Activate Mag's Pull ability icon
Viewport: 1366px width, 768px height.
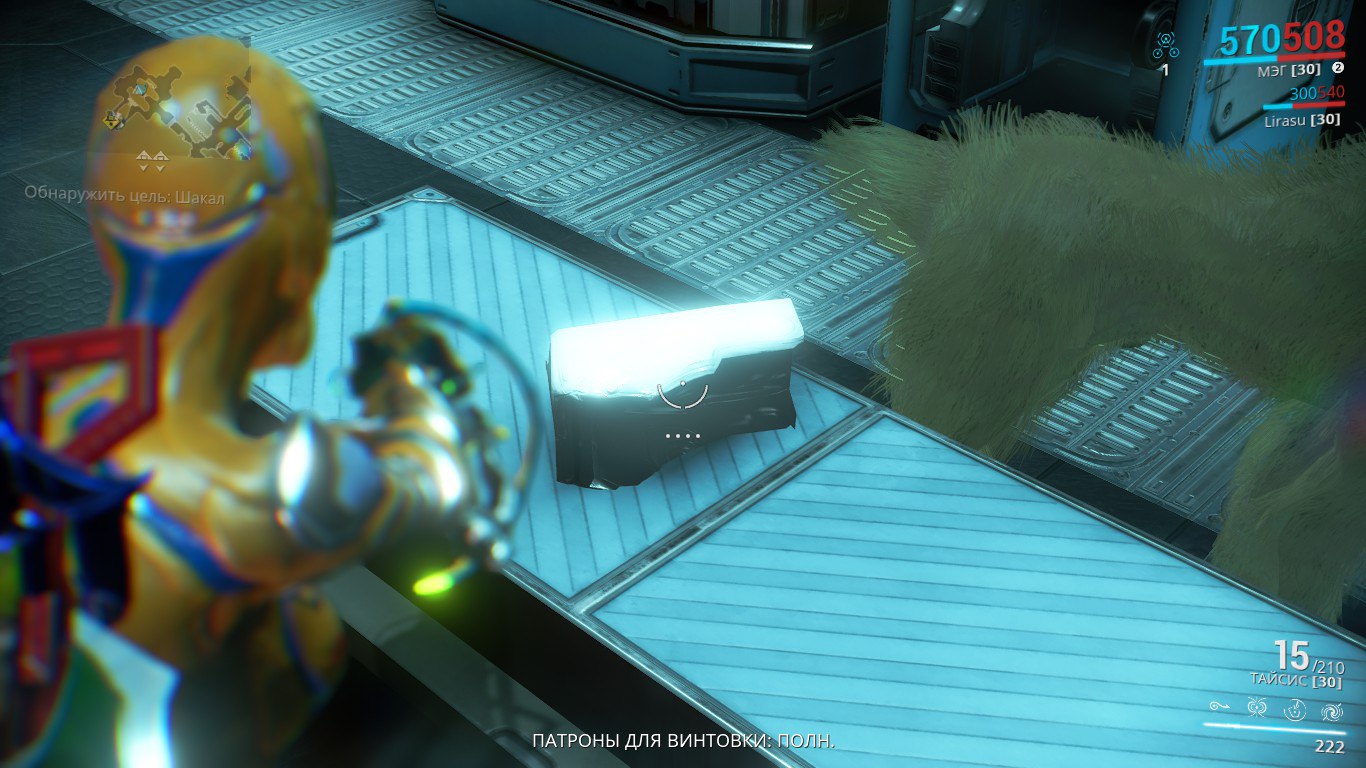(x=1219, y=708)
